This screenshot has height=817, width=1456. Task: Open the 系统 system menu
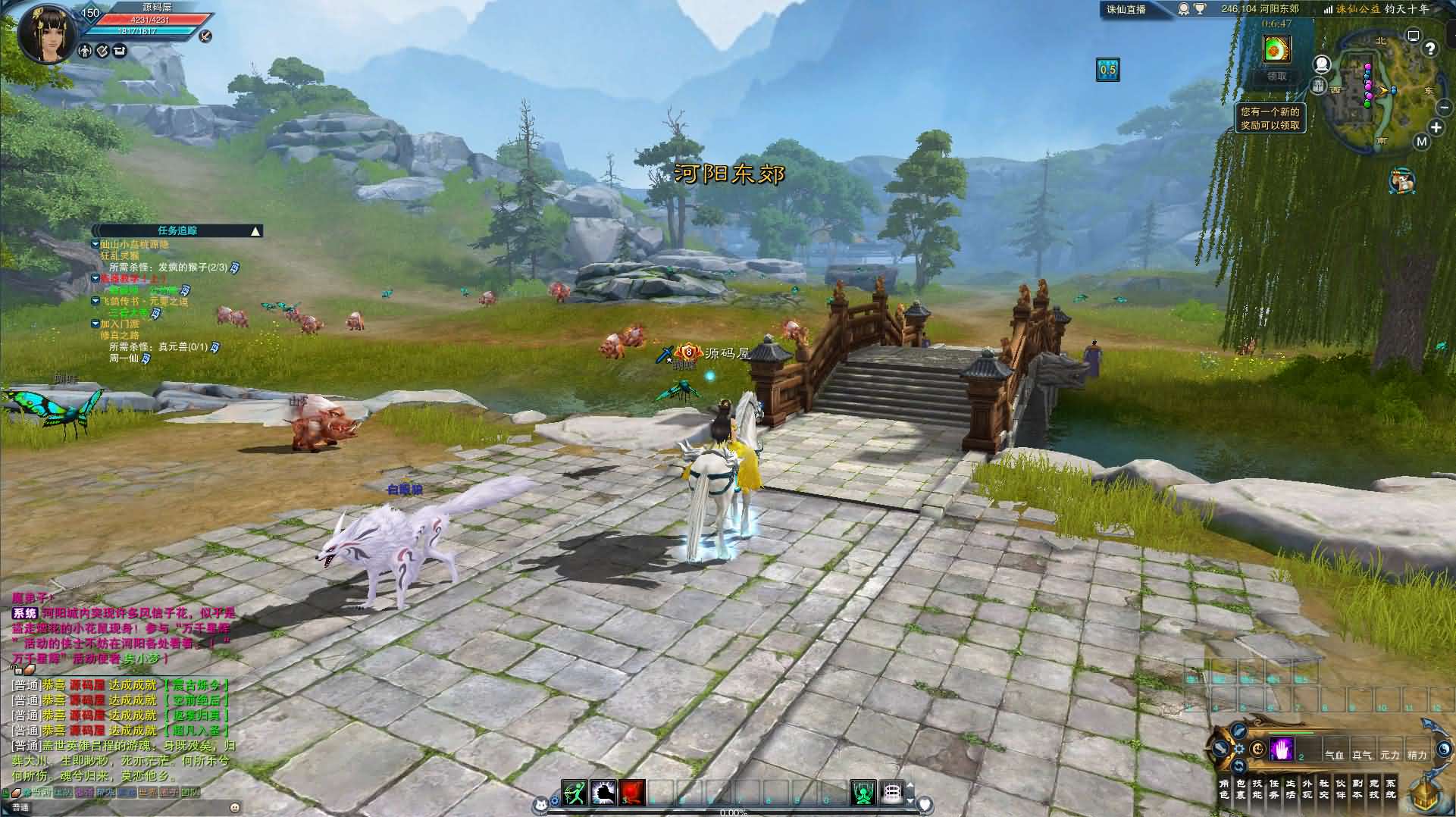tap(1391, 789)
